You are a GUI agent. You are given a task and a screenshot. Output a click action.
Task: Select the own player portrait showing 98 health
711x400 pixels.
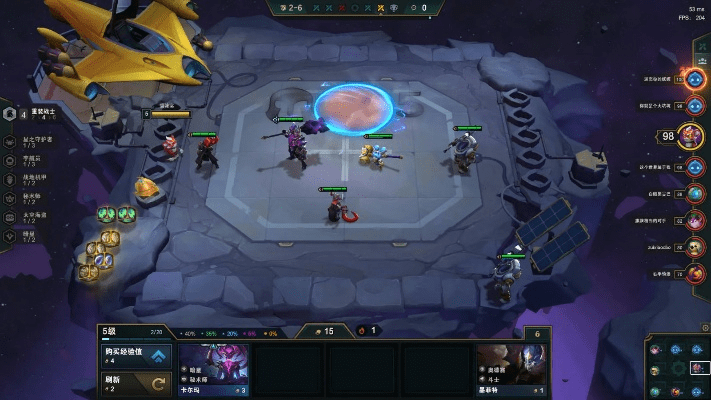(x=691, y=135)
